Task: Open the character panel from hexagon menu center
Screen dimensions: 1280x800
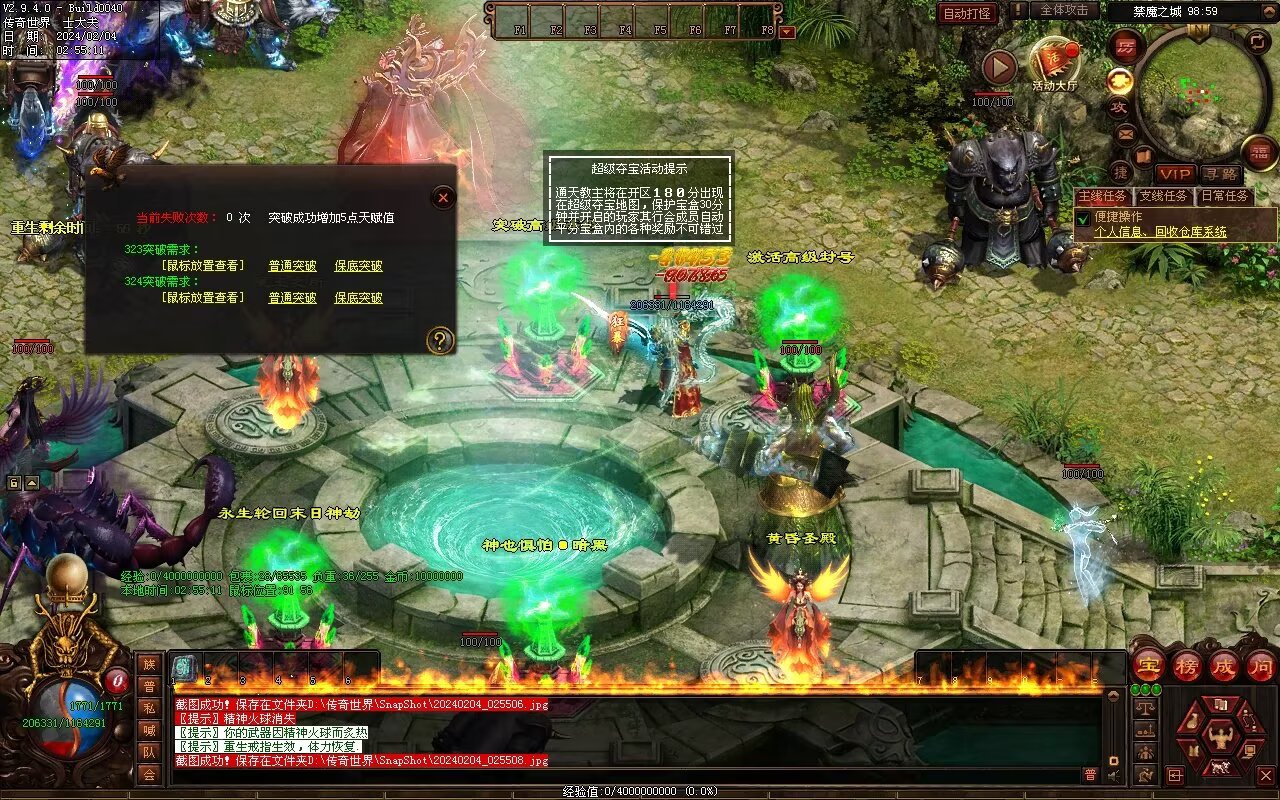Action: (1220, 737)
